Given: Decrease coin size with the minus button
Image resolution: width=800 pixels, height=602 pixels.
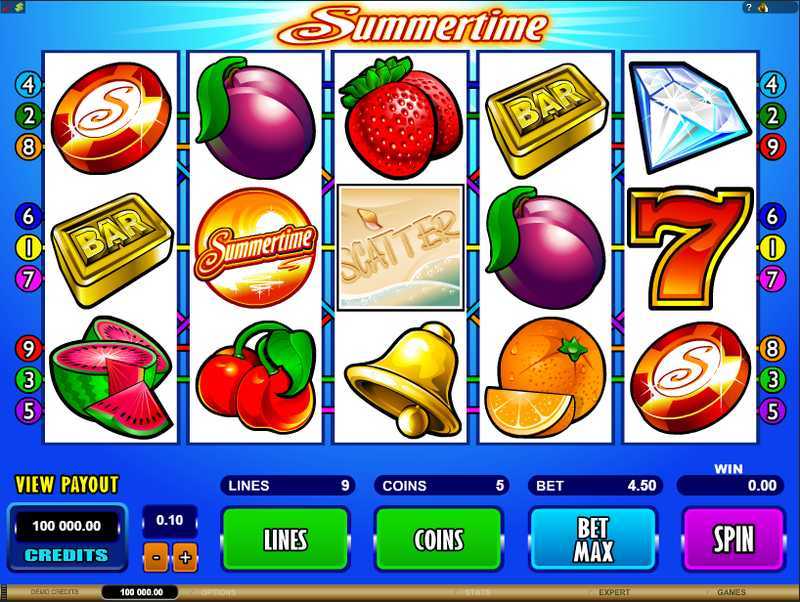Looking at the screenshot, I should click(157, 558).
